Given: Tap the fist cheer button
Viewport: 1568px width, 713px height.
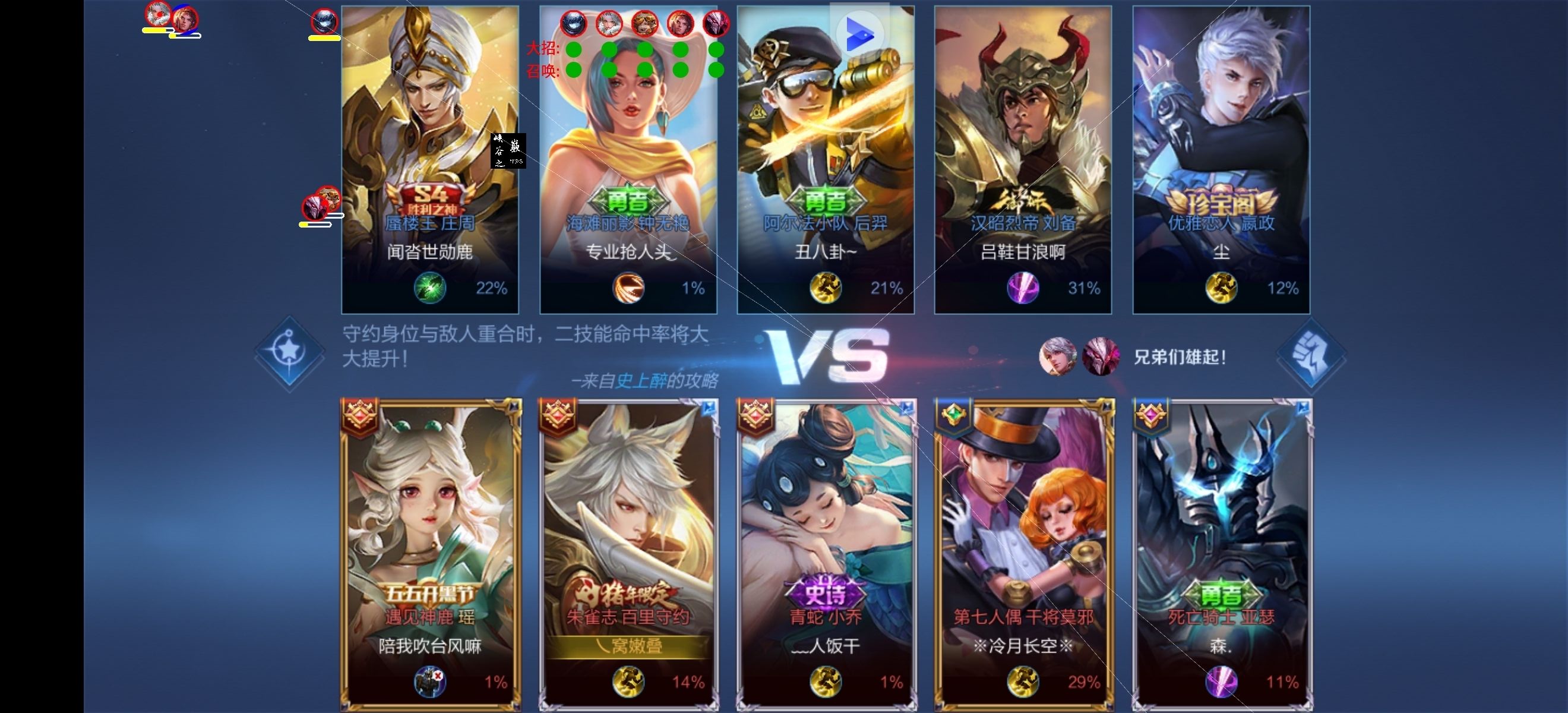Looking at the screenshot, I should pos(1310,357).
